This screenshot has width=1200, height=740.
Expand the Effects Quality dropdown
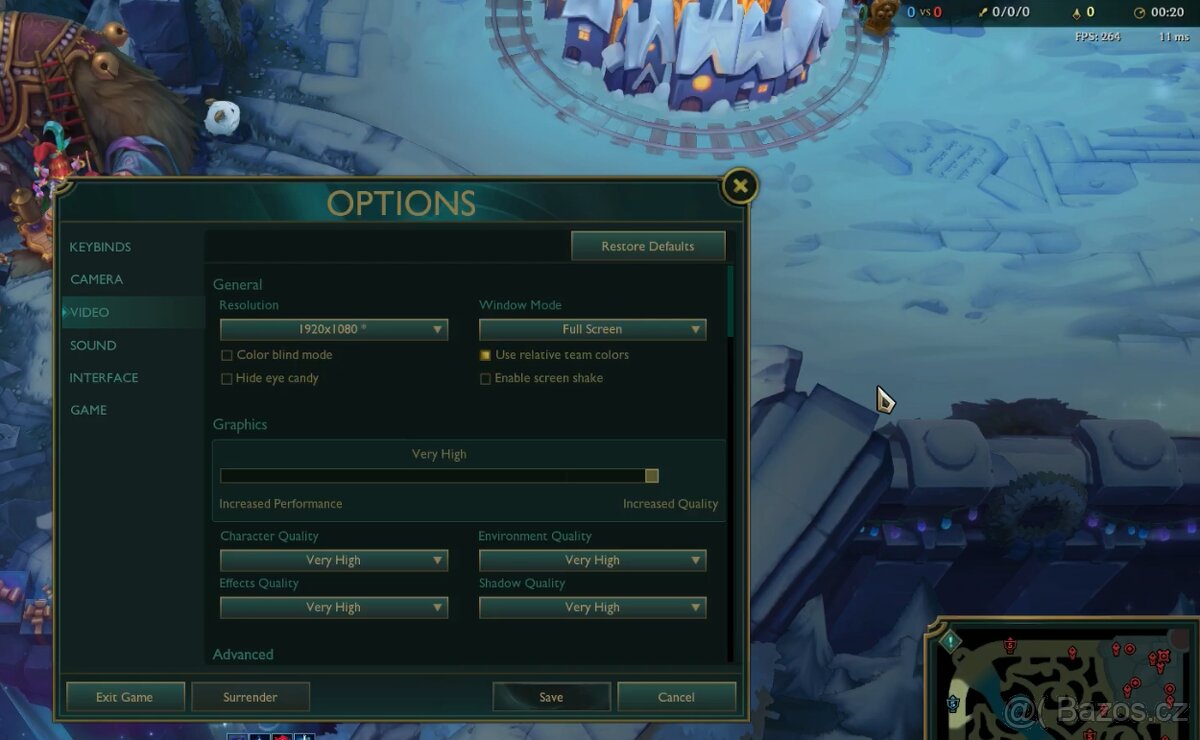point(334,607)
